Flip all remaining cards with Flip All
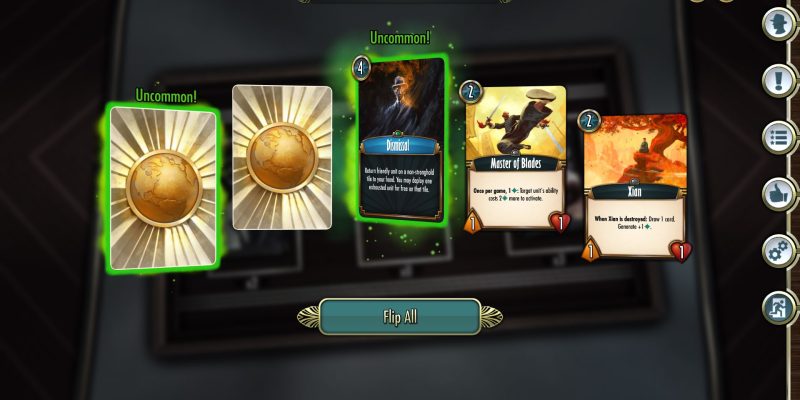This screenshot has height=400, width=800. point(400,317)
